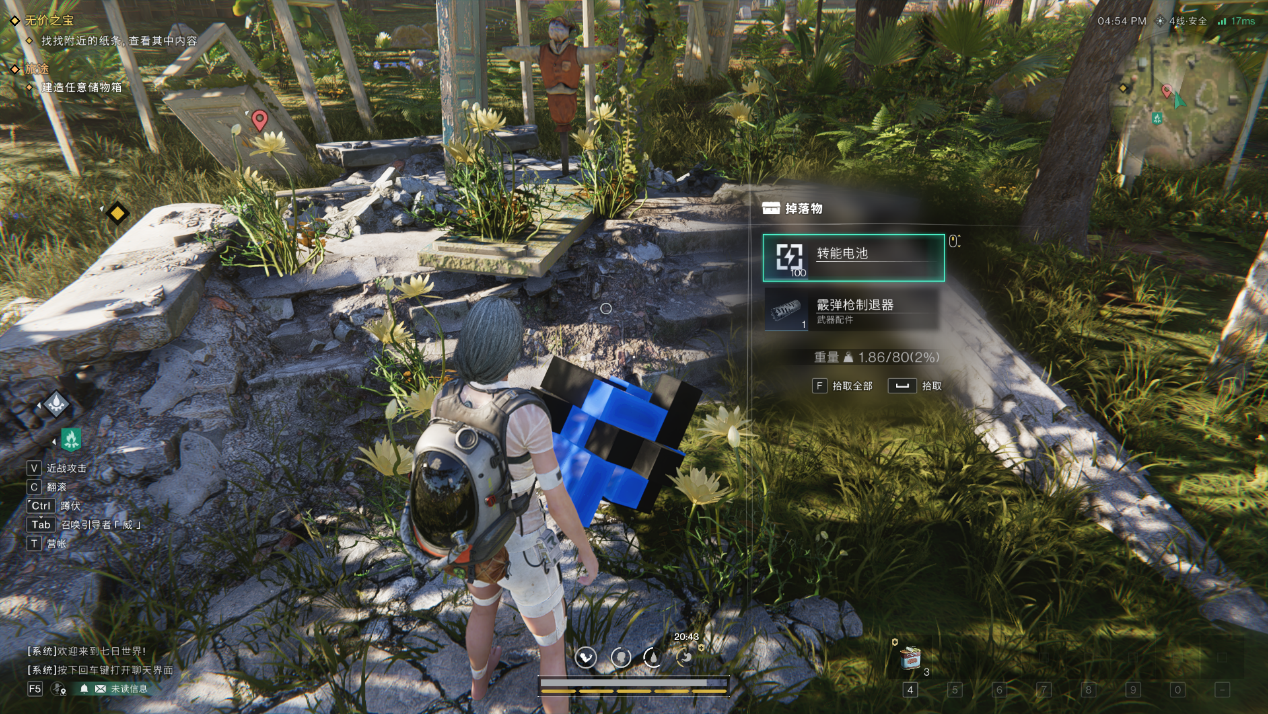Click the head sanity status icon
The height and width of the screenshot is (714, 1268).
pos(620,656)
